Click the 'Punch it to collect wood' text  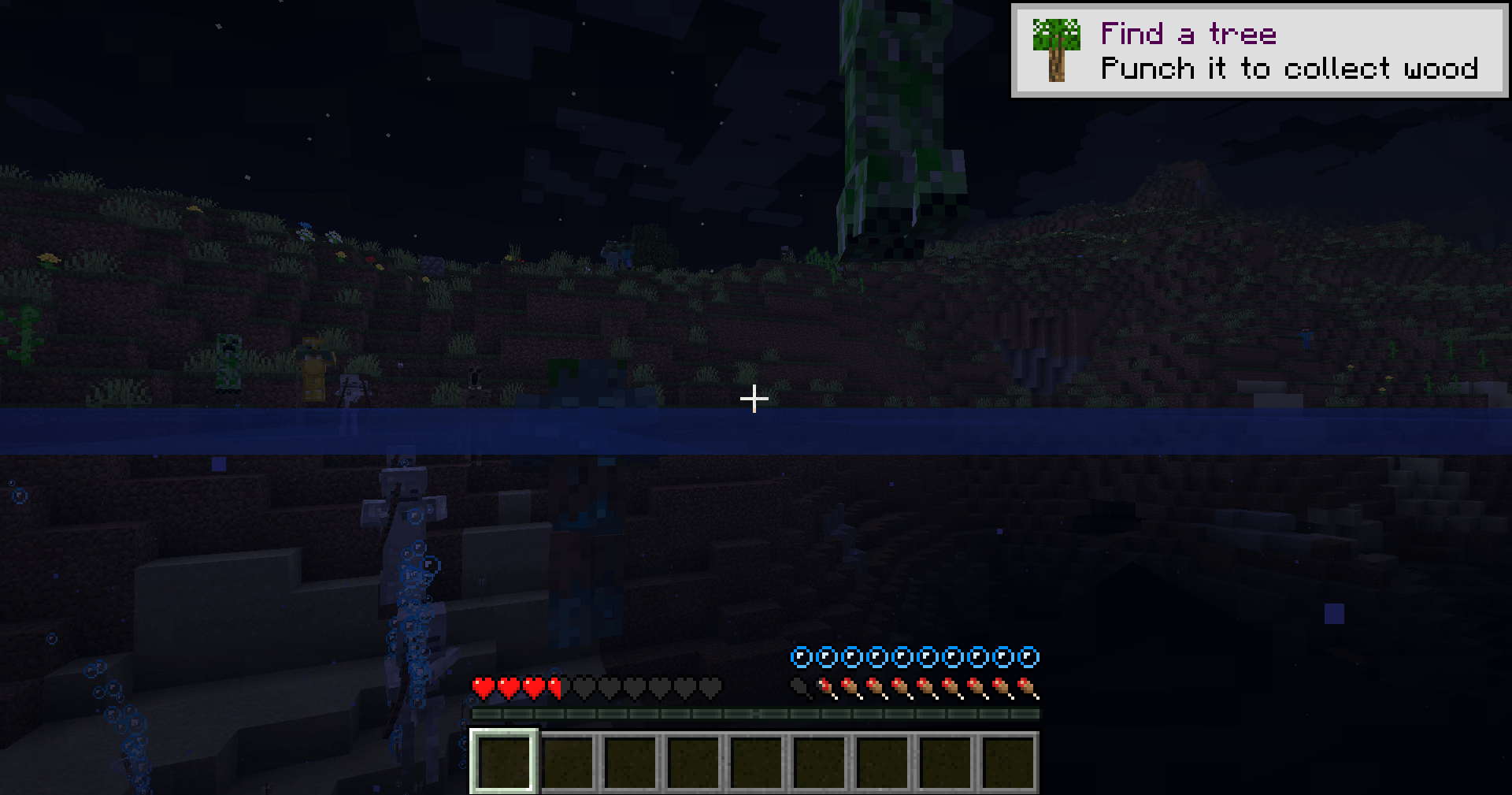click(x=1288, y=69)
